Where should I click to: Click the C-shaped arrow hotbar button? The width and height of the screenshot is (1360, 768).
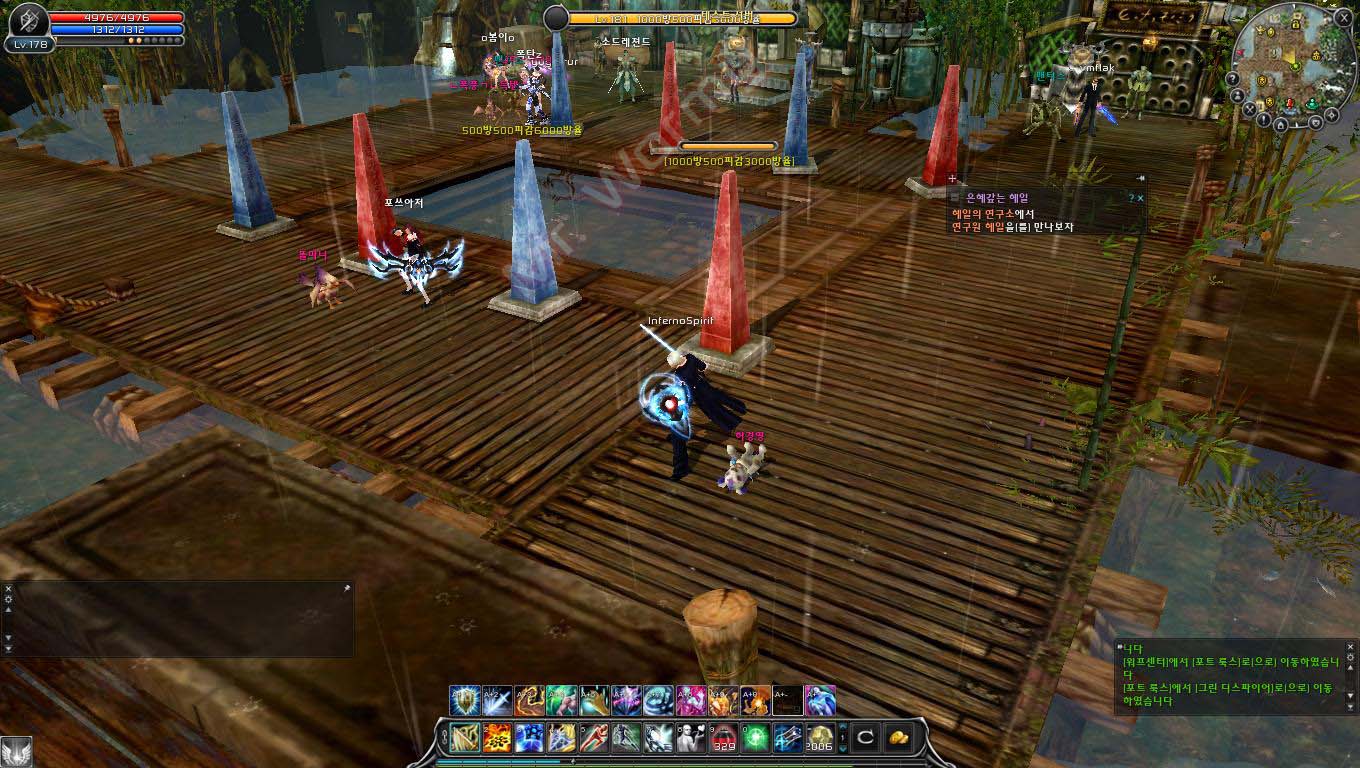[866, 738]
